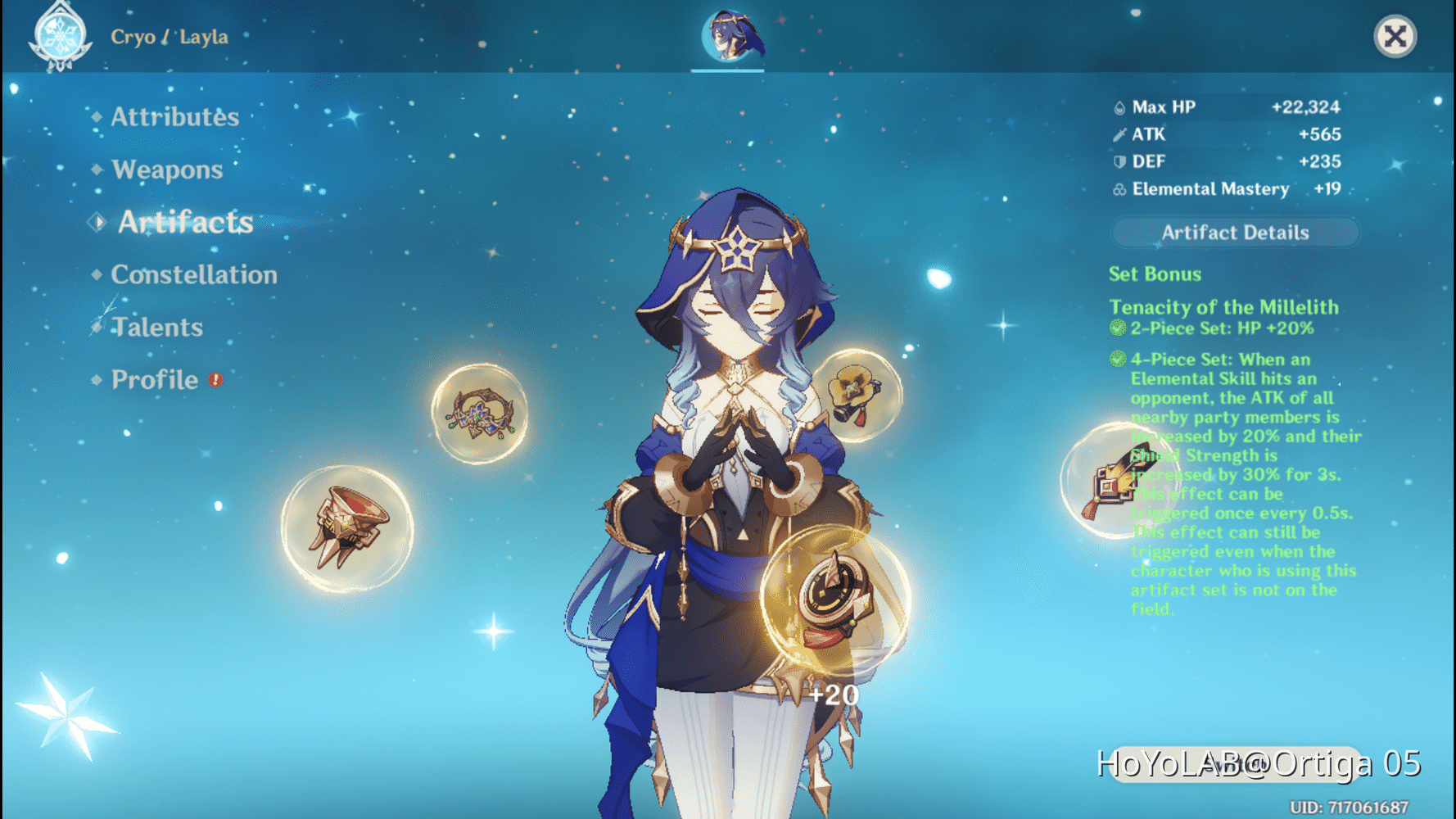
Task: Click the green check beside 4-Piece Set
Action: 1117,360
